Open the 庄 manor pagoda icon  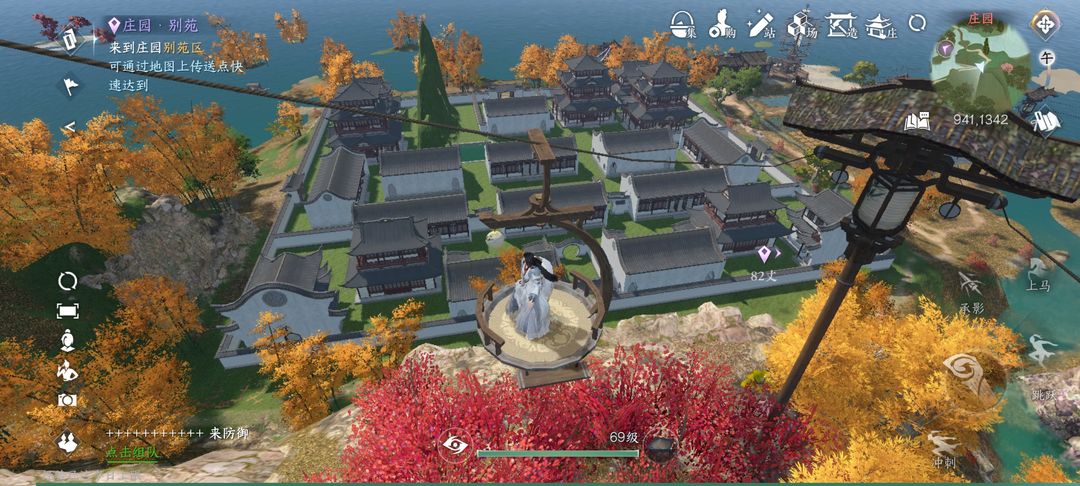click(880, 24)
